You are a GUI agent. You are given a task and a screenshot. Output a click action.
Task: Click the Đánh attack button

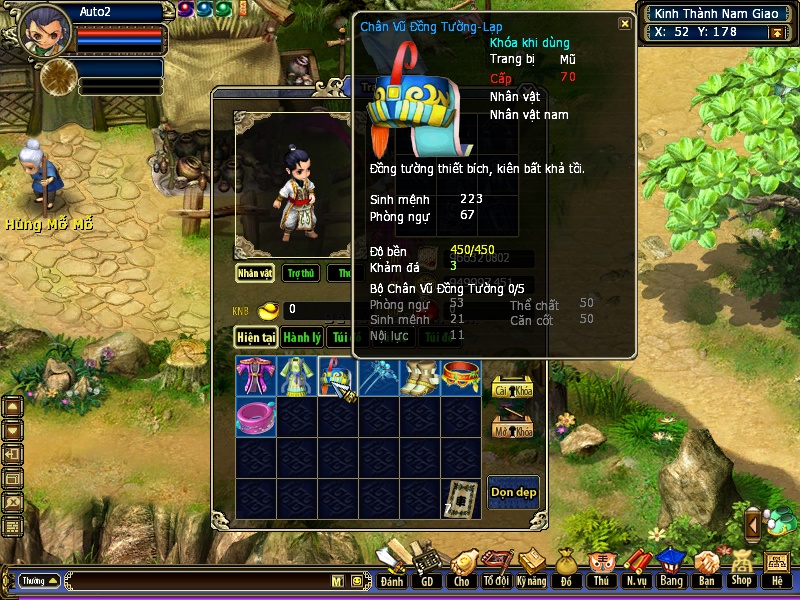[392, 567]
